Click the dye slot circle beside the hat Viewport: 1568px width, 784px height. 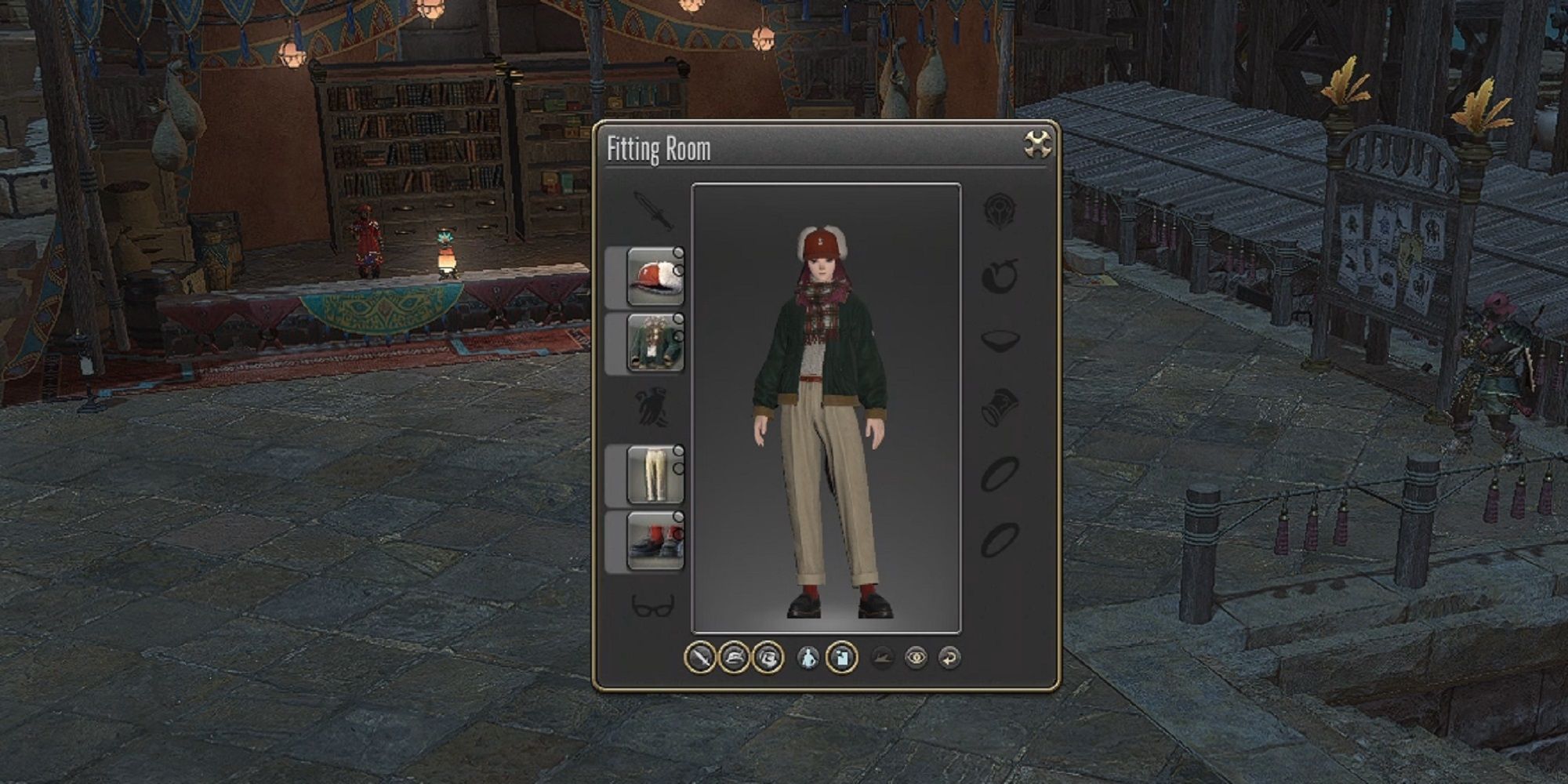click(x=679, y=252)
